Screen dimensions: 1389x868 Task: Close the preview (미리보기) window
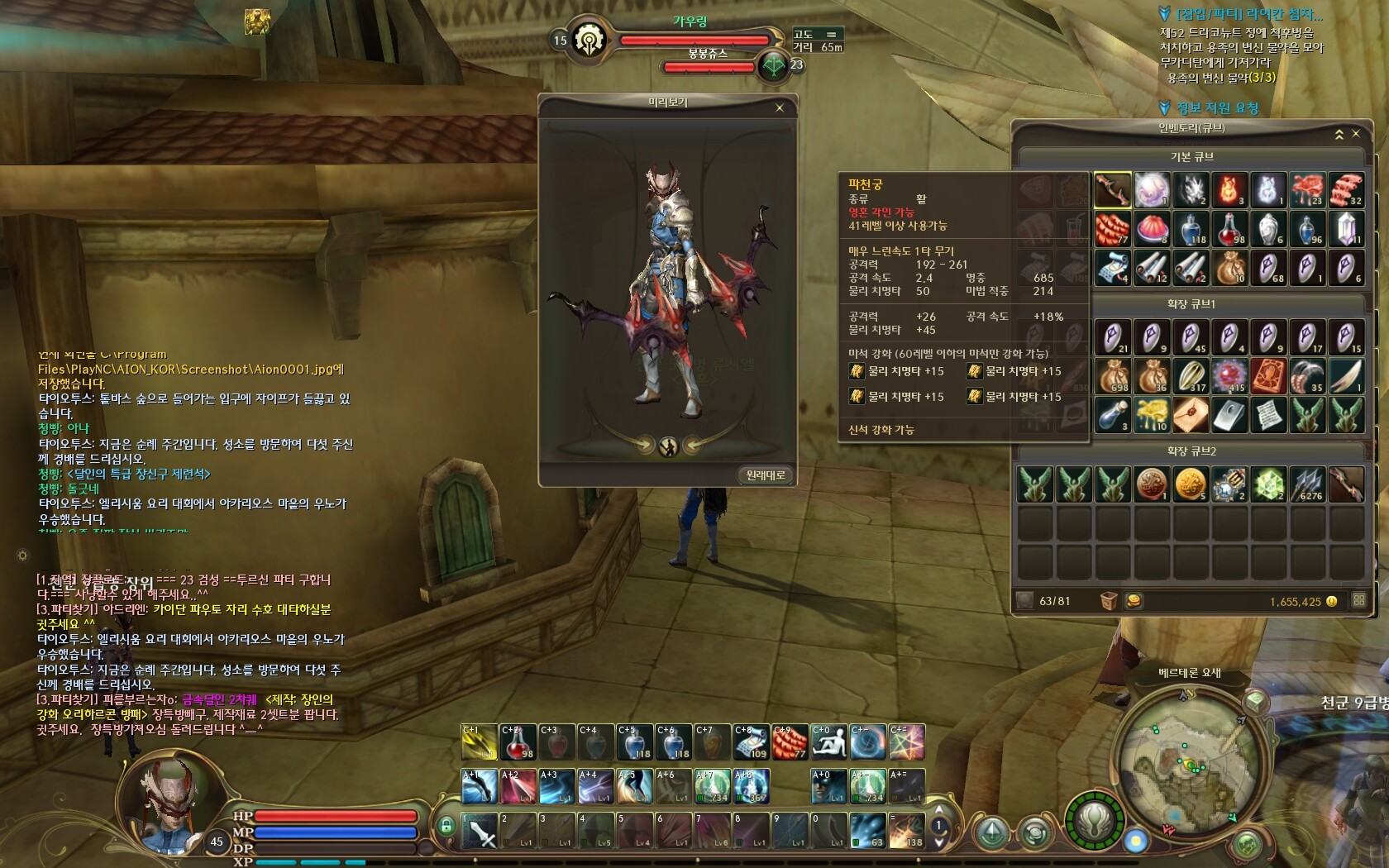coord(779,107)
